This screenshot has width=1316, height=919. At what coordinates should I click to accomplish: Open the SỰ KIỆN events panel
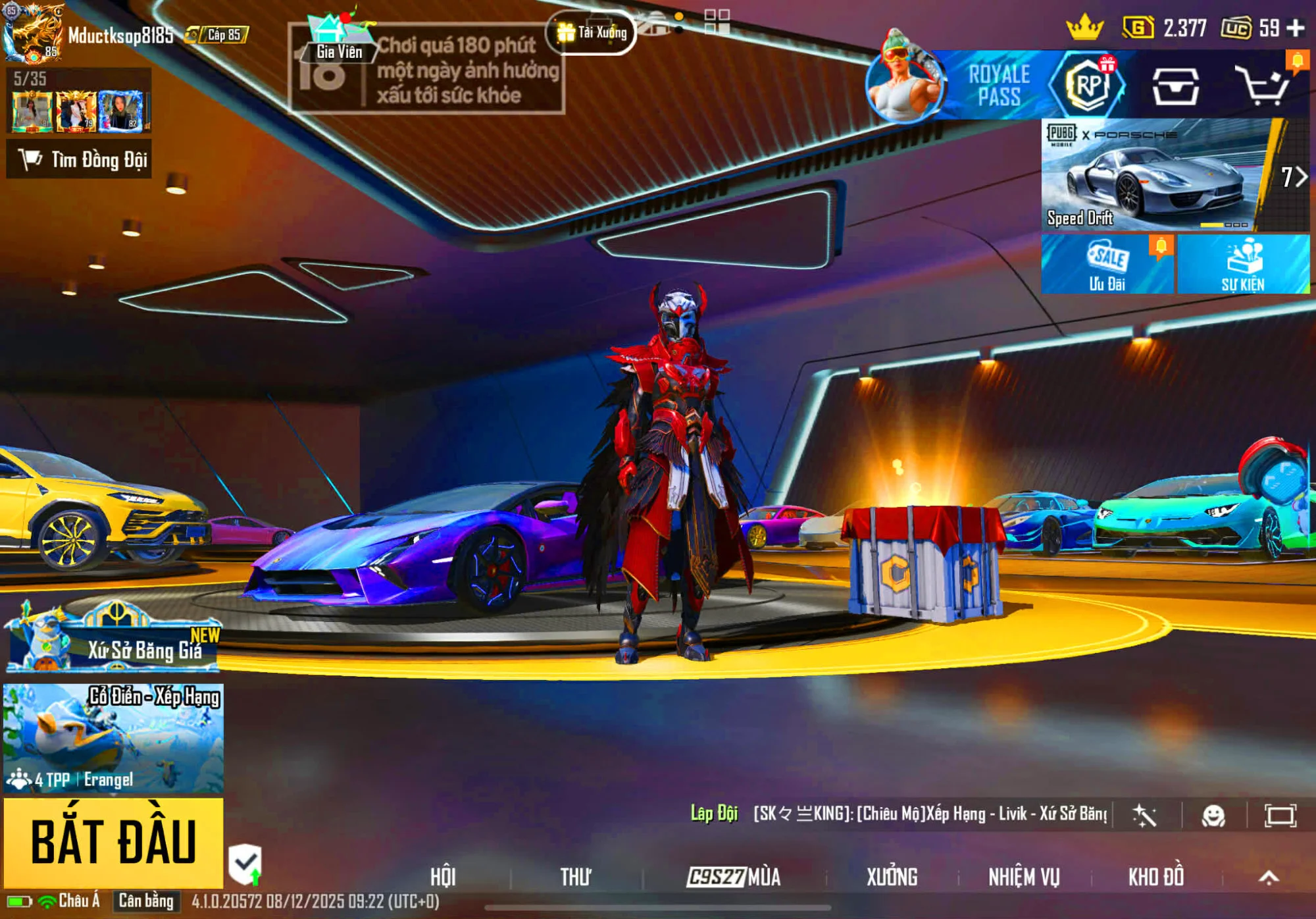click(1242, 265)
